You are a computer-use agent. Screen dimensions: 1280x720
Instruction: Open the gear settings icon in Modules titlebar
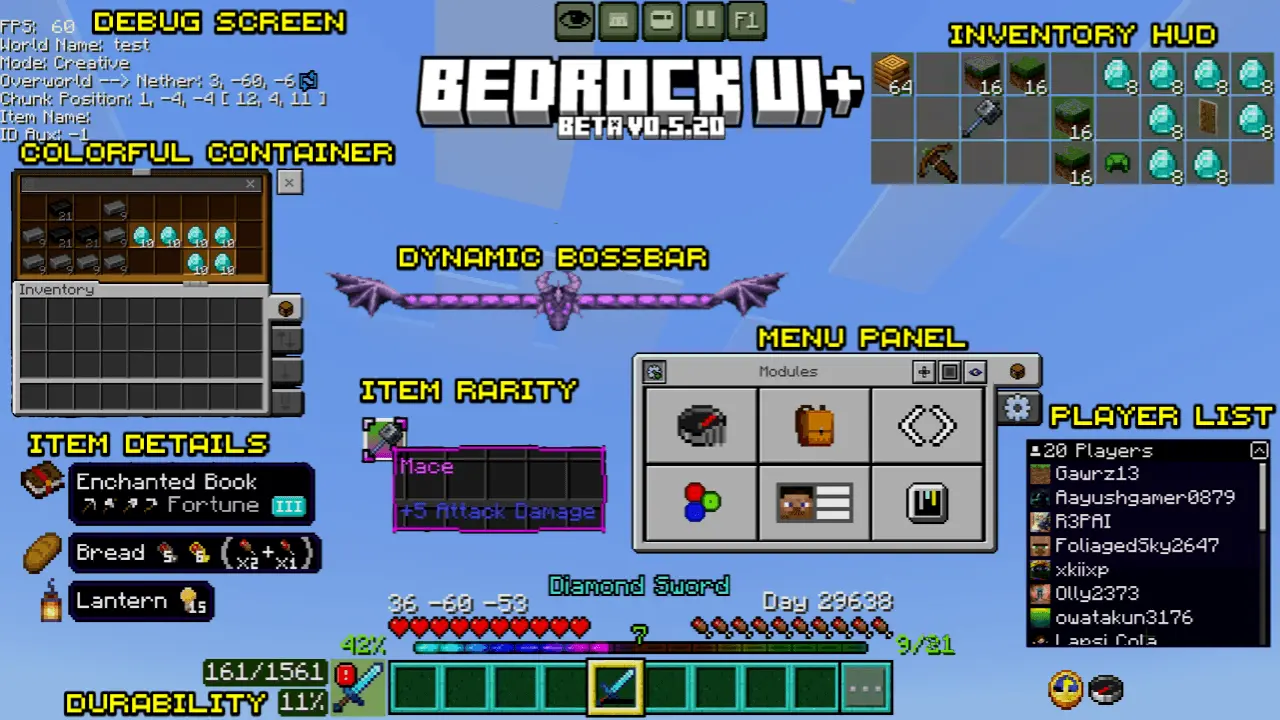(x=654, y=371)
